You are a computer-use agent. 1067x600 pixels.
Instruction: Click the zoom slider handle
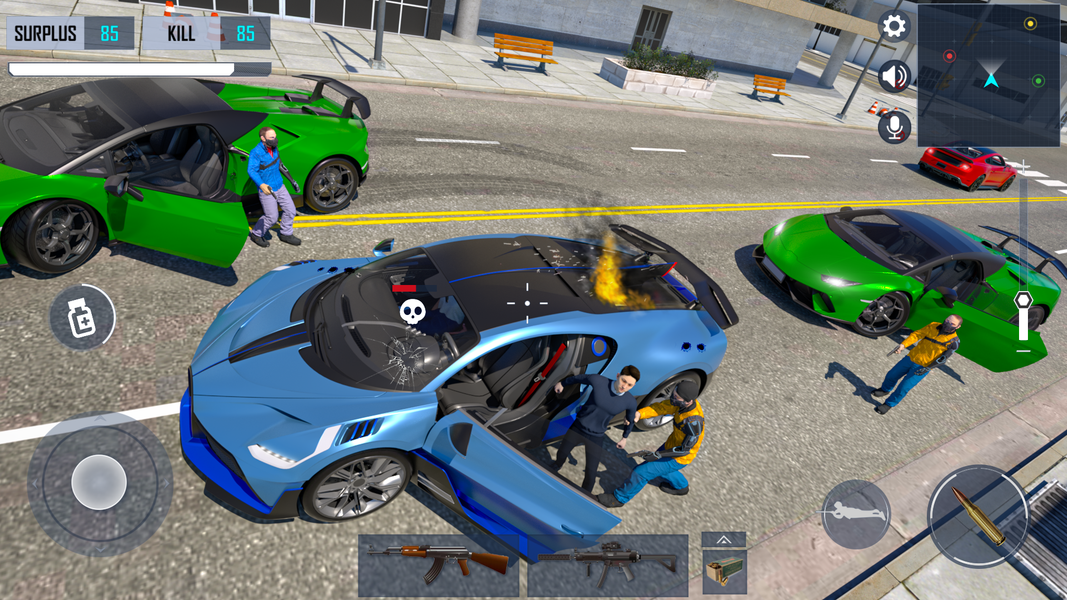(1023, 300)
